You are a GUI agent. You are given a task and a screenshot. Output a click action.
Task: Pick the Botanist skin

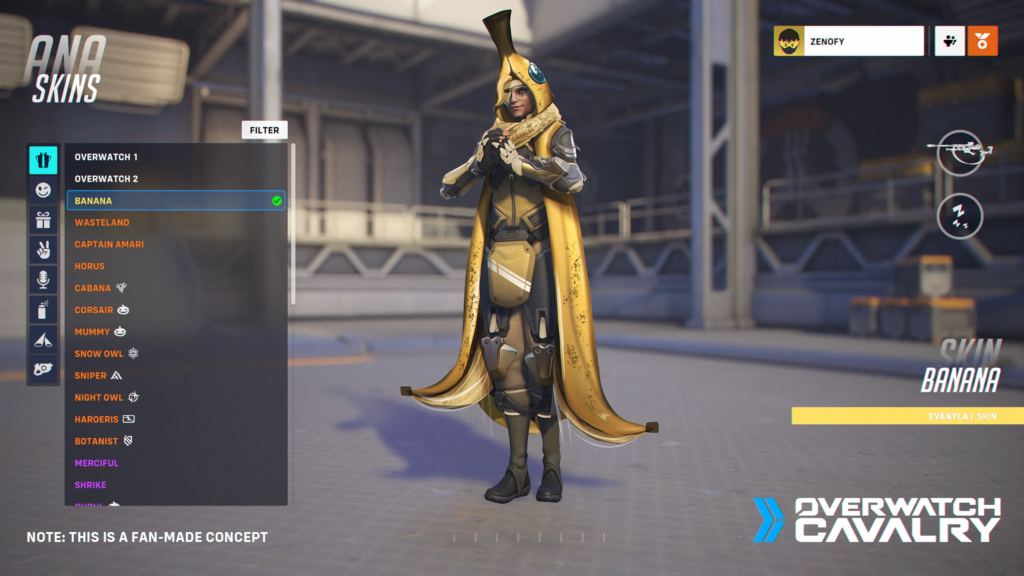click(x=96, y=441)
